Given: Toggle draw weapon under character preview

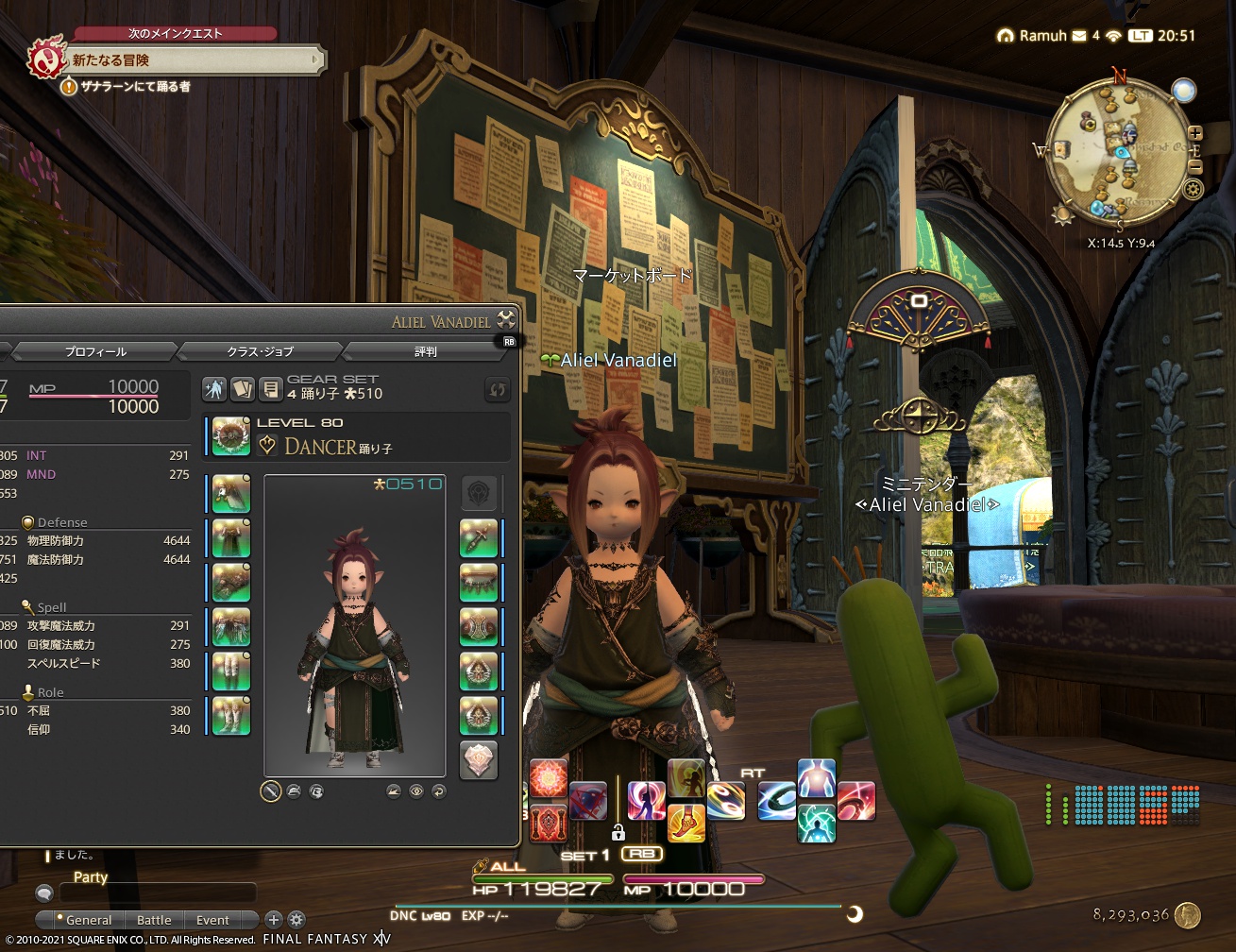Looking at the screenshot, I should [x=269, y=790].
